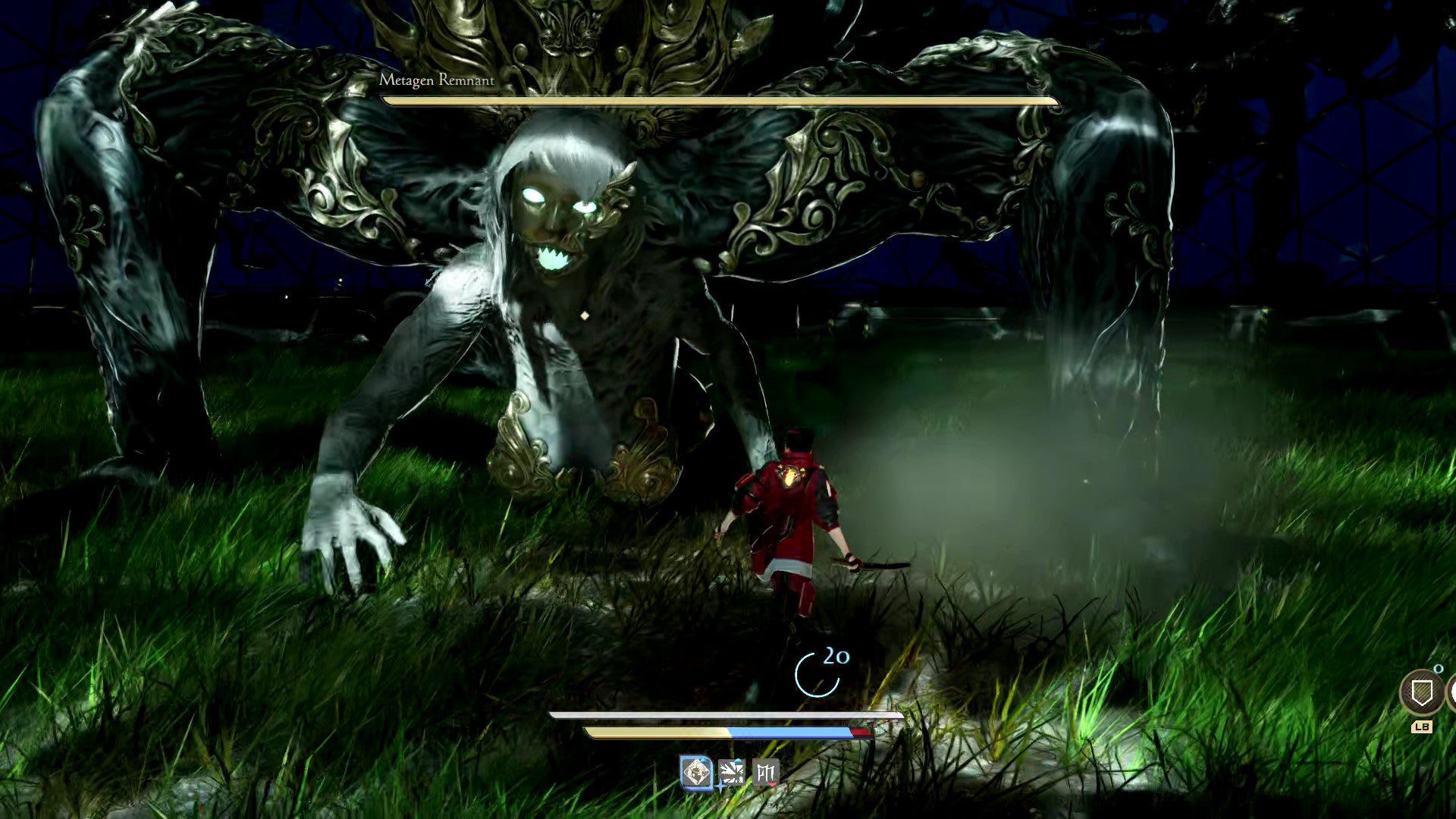1456x819 pixels.
Task: Click the Metagen Remnant name label
Action: pos(438,78)
